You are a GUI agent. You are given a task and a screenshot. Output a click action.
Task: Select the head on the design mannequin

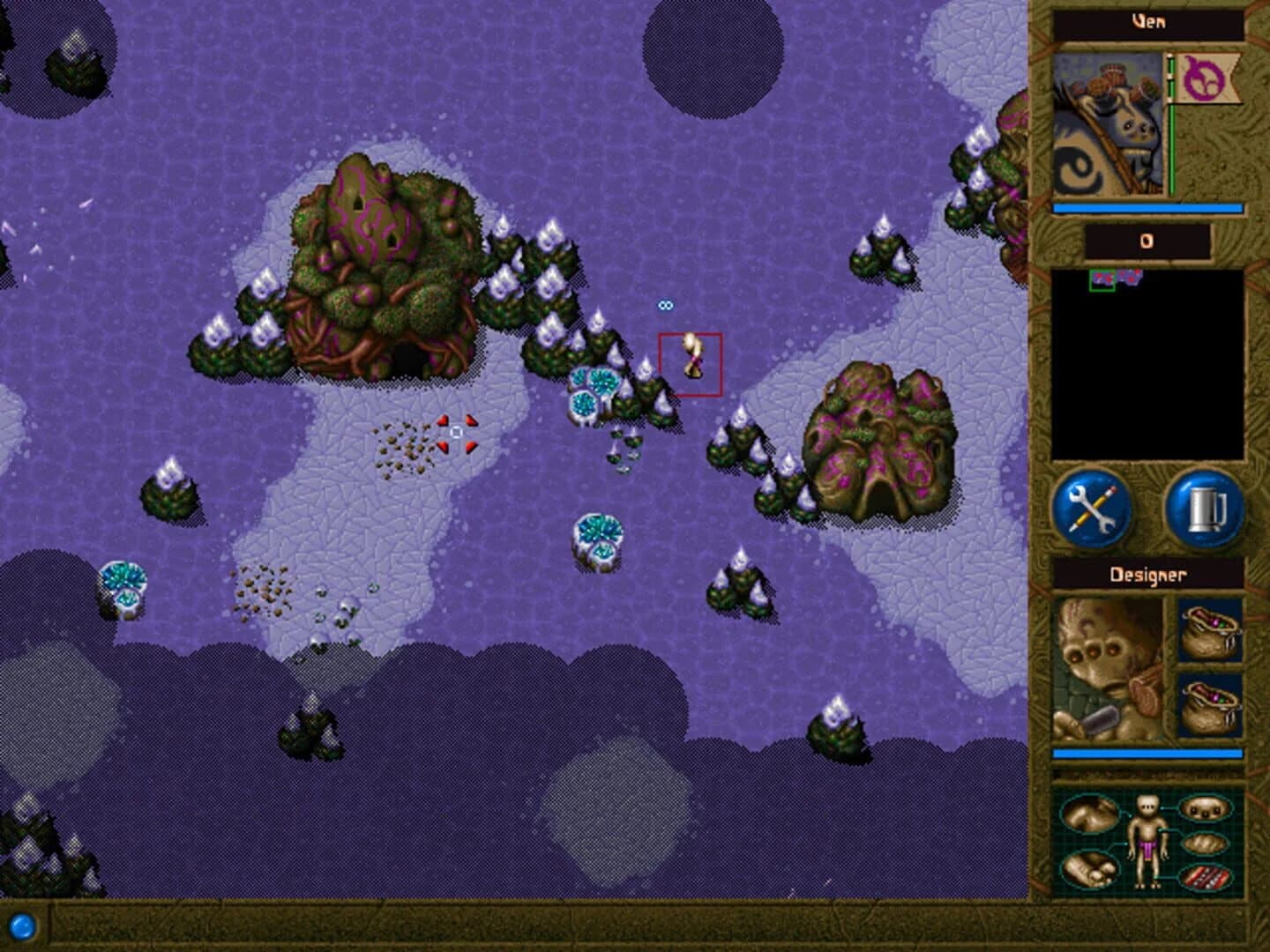point(1147,804)
